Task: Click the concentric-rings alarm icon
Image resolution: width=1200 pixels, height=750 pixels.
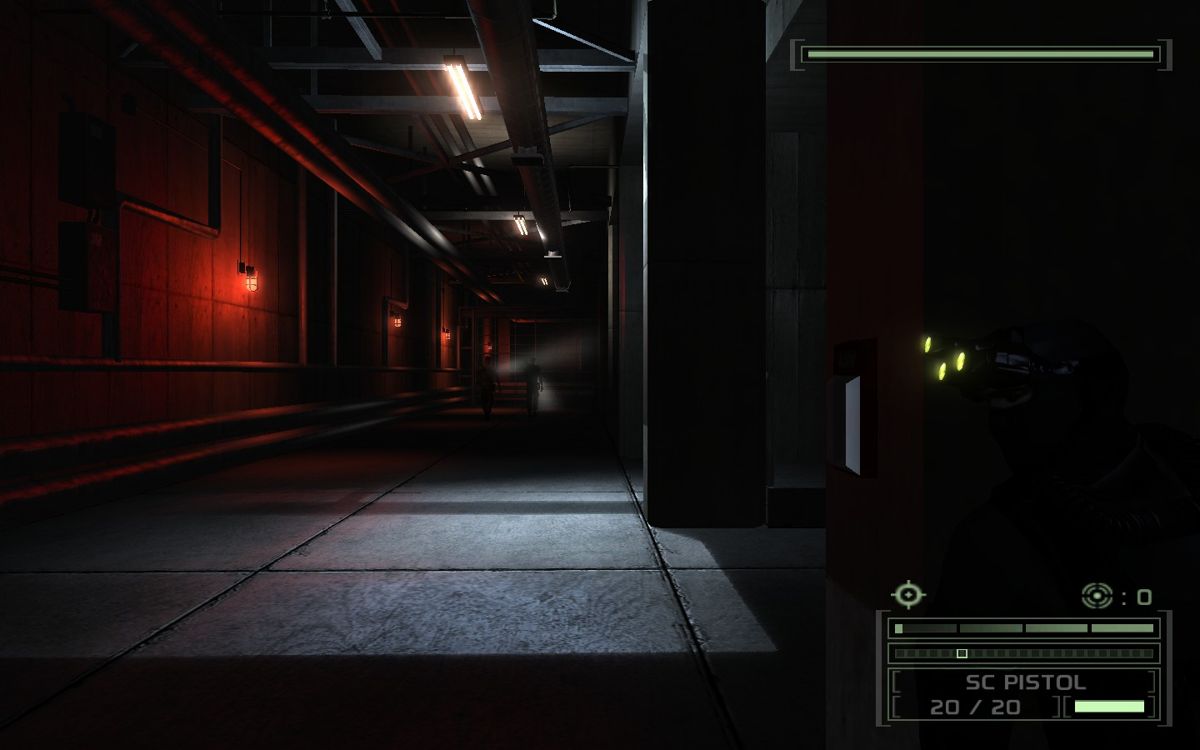Action: 1097,596
